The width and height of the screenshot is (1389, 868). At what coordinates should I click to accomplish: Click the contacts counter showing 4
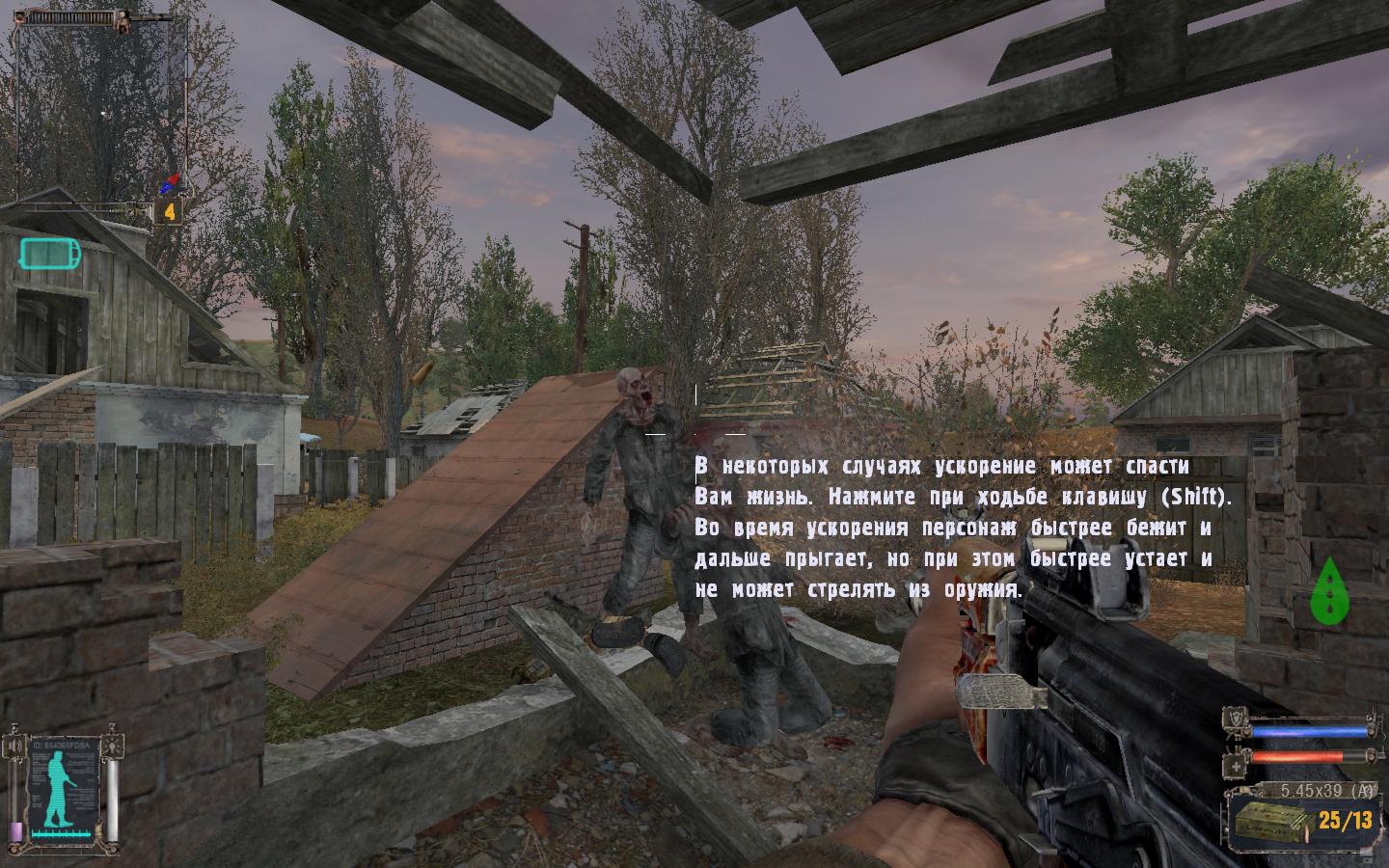coord(170,211)
